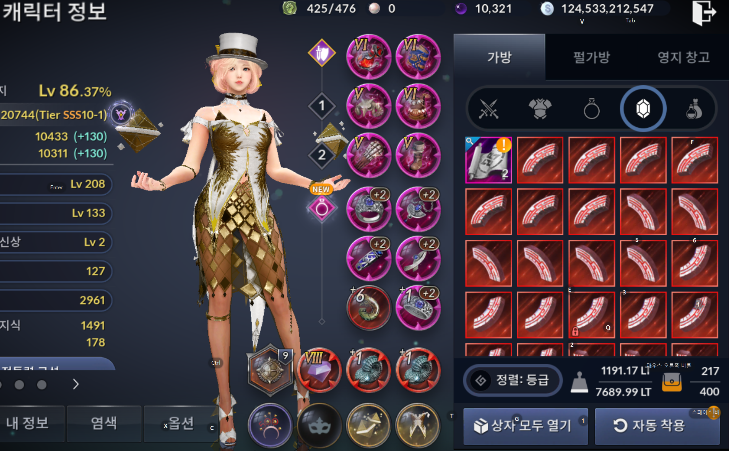Open all boxes with 상자 모두 열기
Image resolution: width=729 pixels, height=451 pixels.
[518, 425]
